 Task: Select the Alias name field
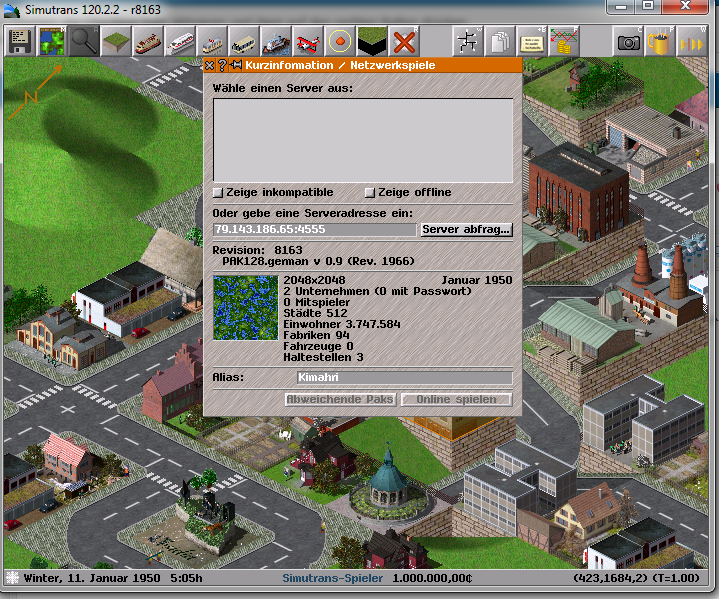[403, 378]
